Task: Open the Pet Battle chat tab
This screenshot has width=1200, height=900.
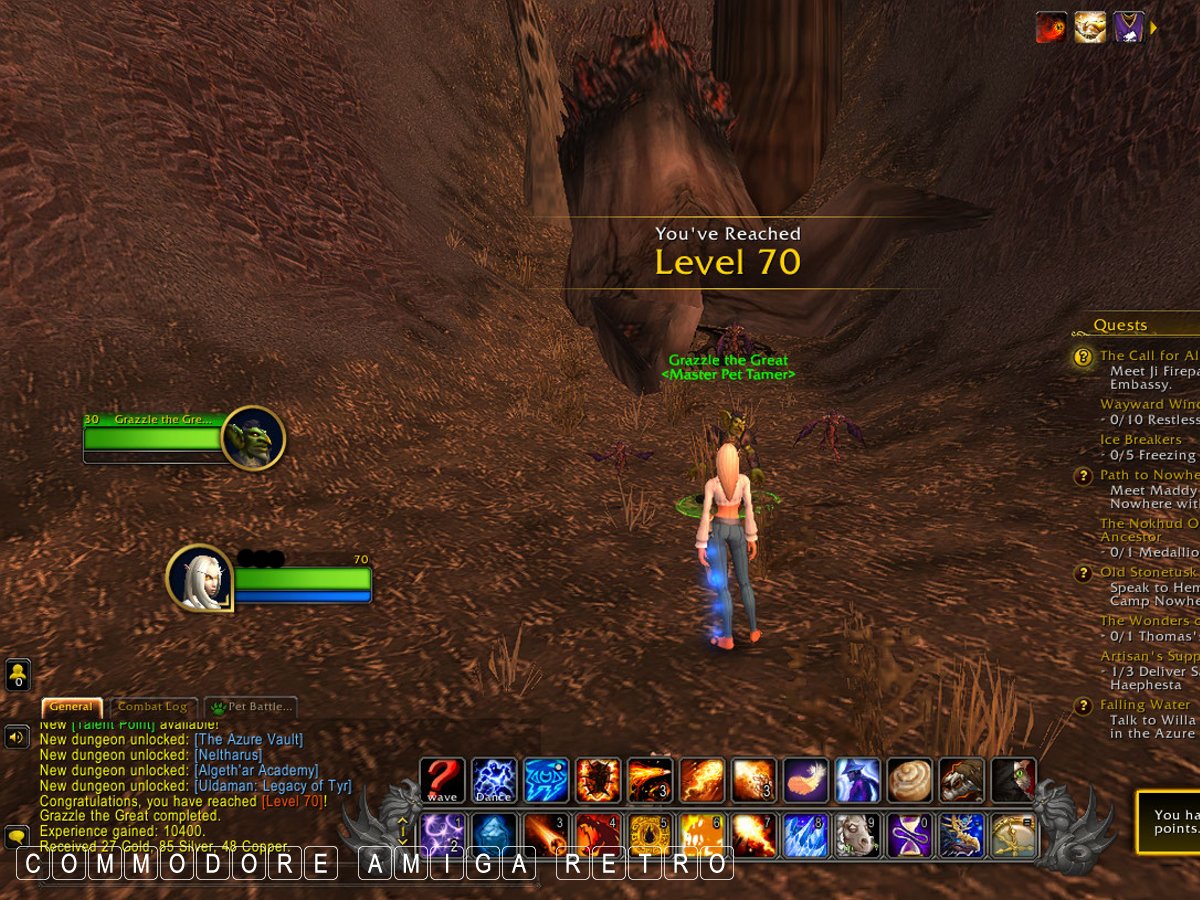Action: click(x=252, y=707)
